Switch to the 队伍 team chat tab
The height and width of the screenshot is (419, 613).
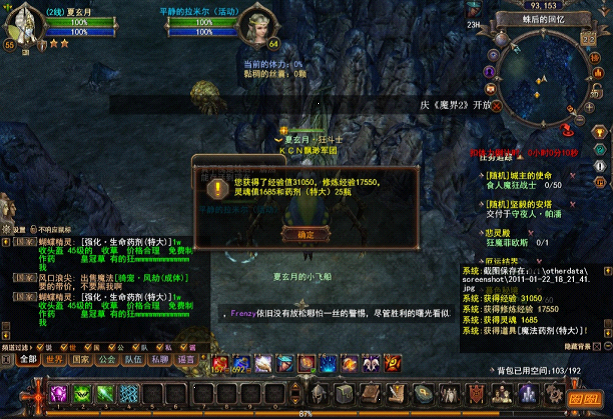(x=133, y=359)
